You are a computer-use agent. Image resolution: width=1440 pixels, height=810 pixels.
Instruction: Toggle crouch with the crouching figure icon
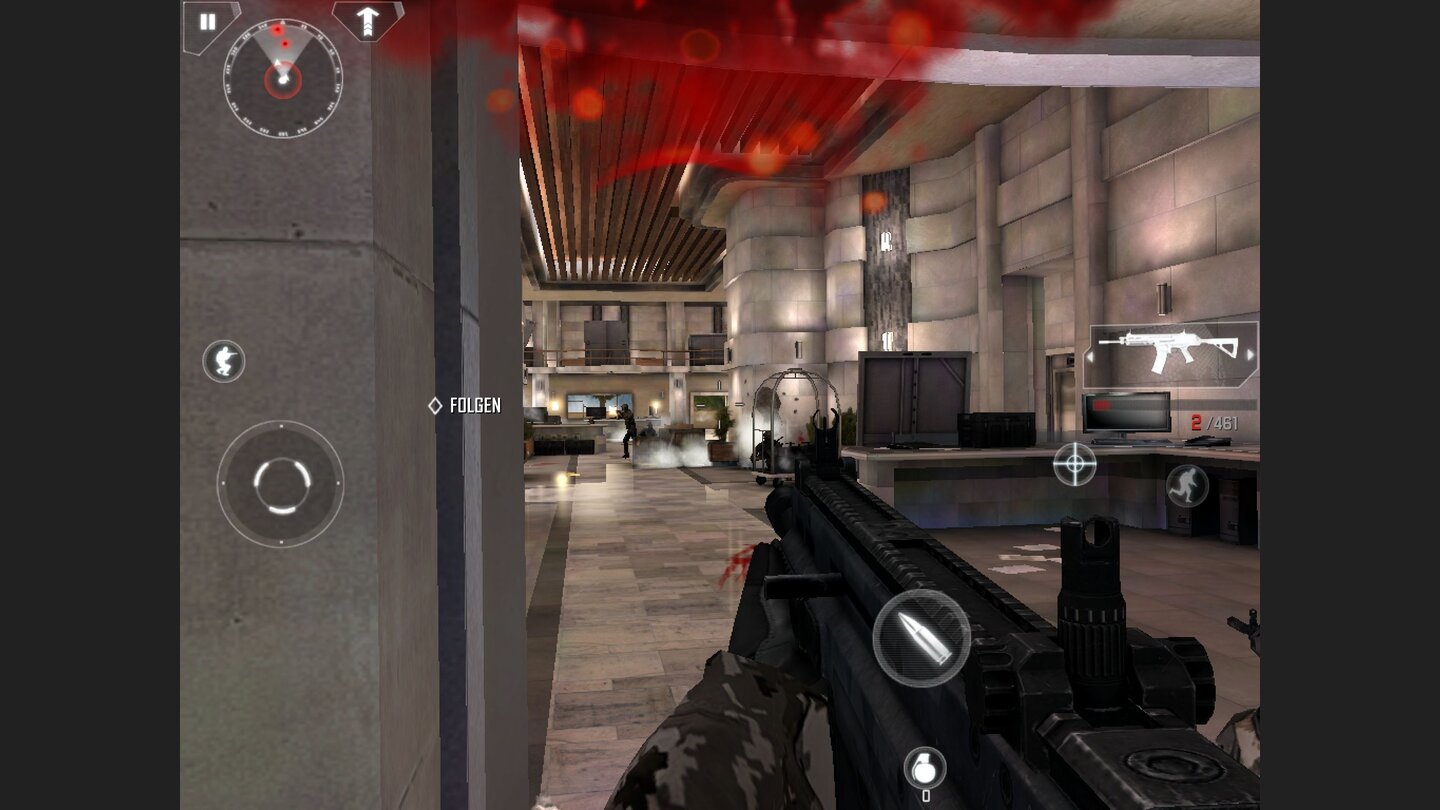tap(224, 363)
